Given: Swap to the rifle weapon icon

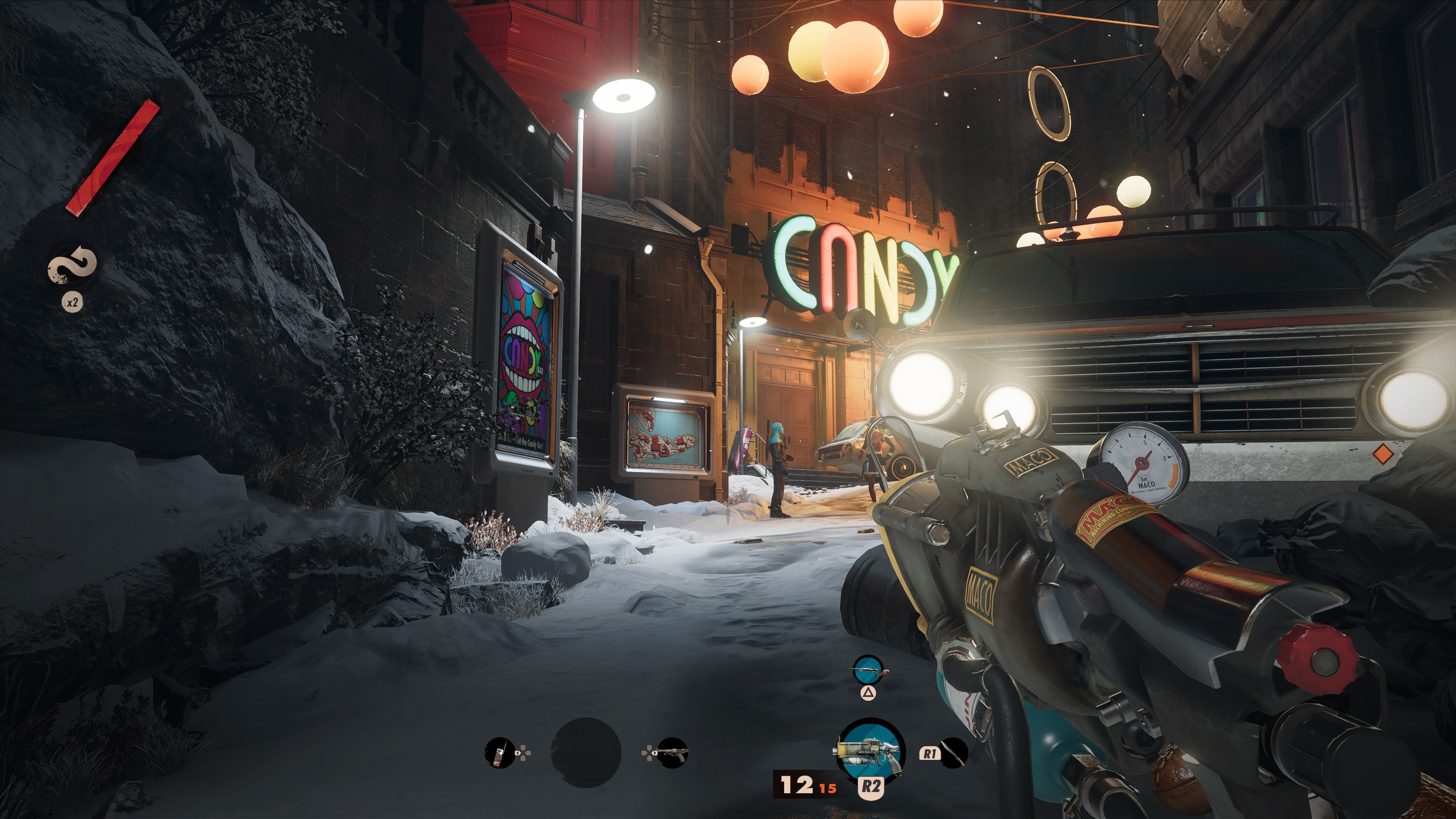Looking at the screenshot, I should 868,672.
